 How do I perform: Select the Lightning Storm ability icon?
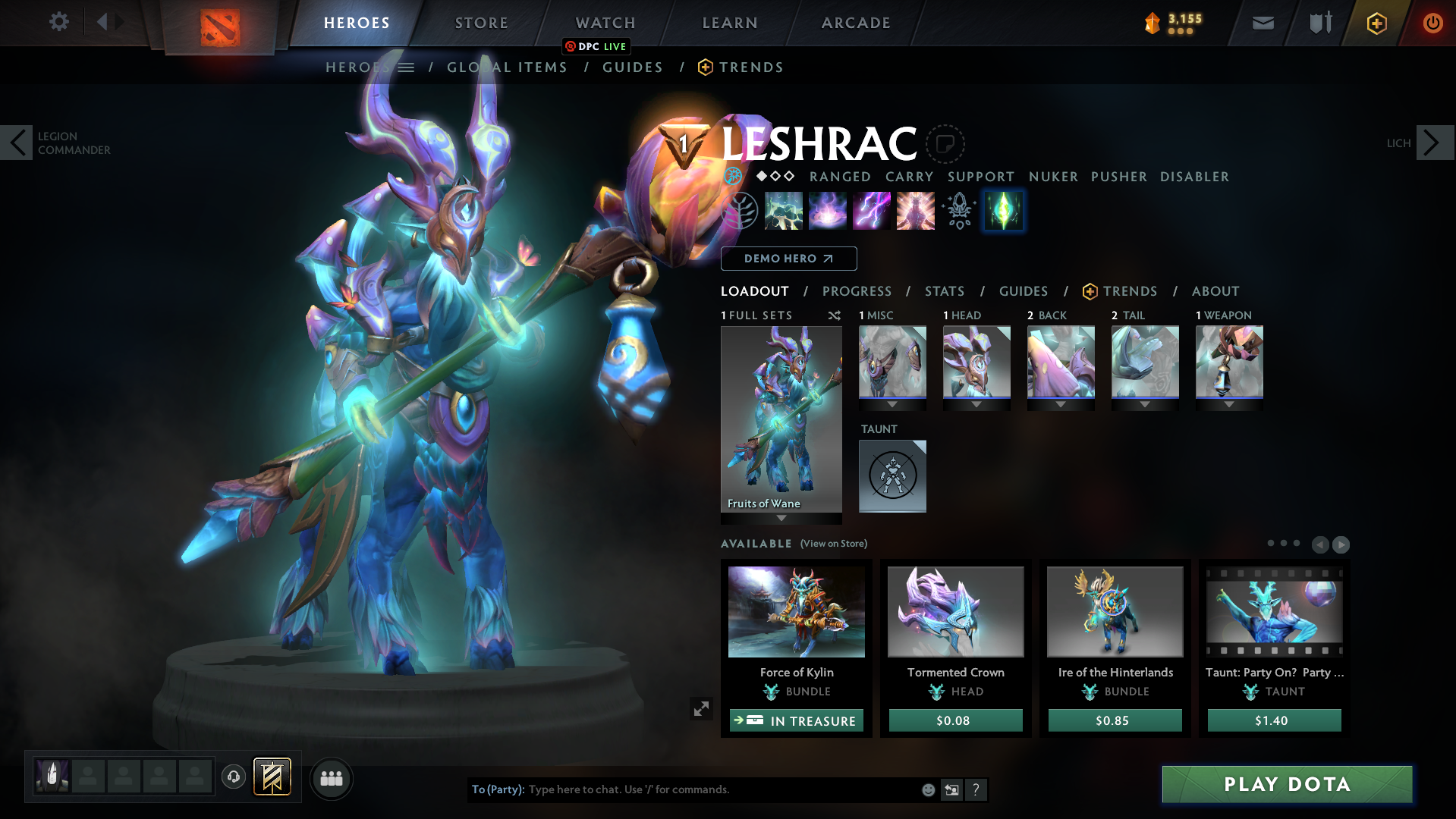(872, 211)
